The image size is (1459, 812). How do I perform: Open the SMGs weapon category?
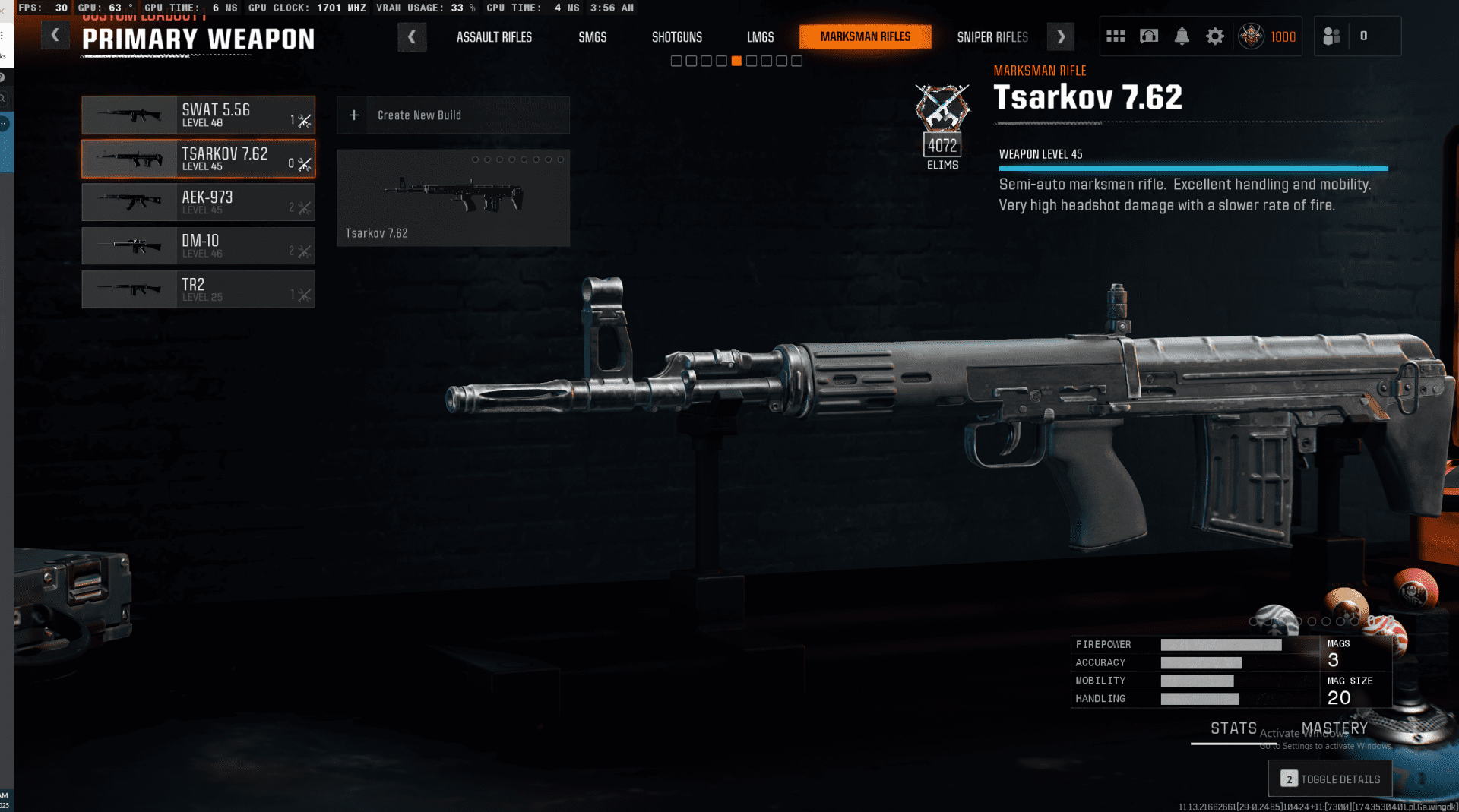click(x=592, y=37)
